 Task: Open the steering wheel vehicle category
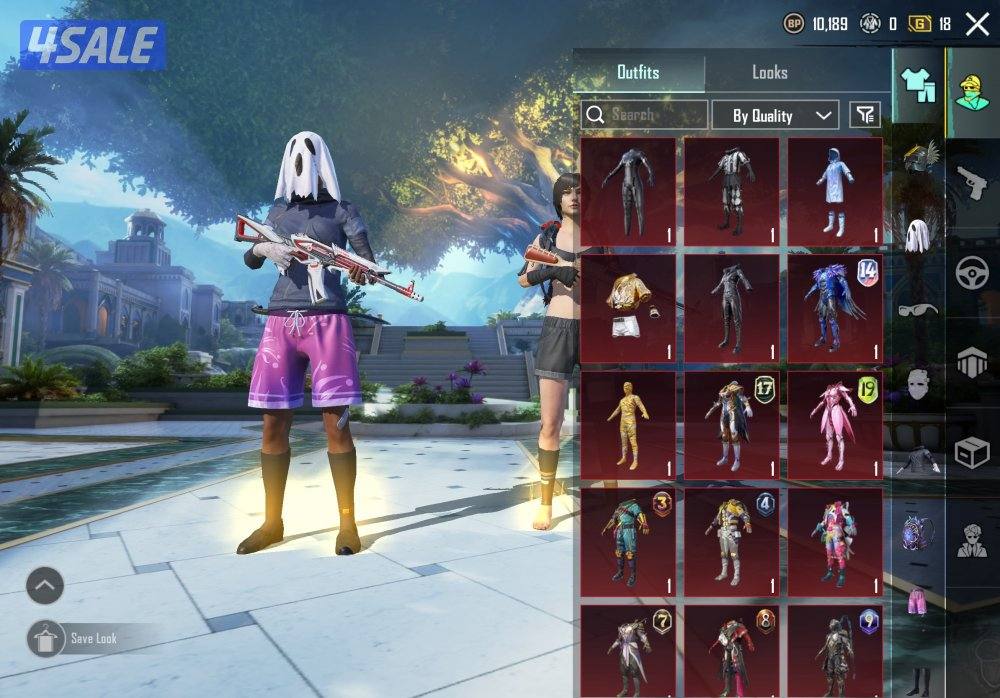pos(971,272)
